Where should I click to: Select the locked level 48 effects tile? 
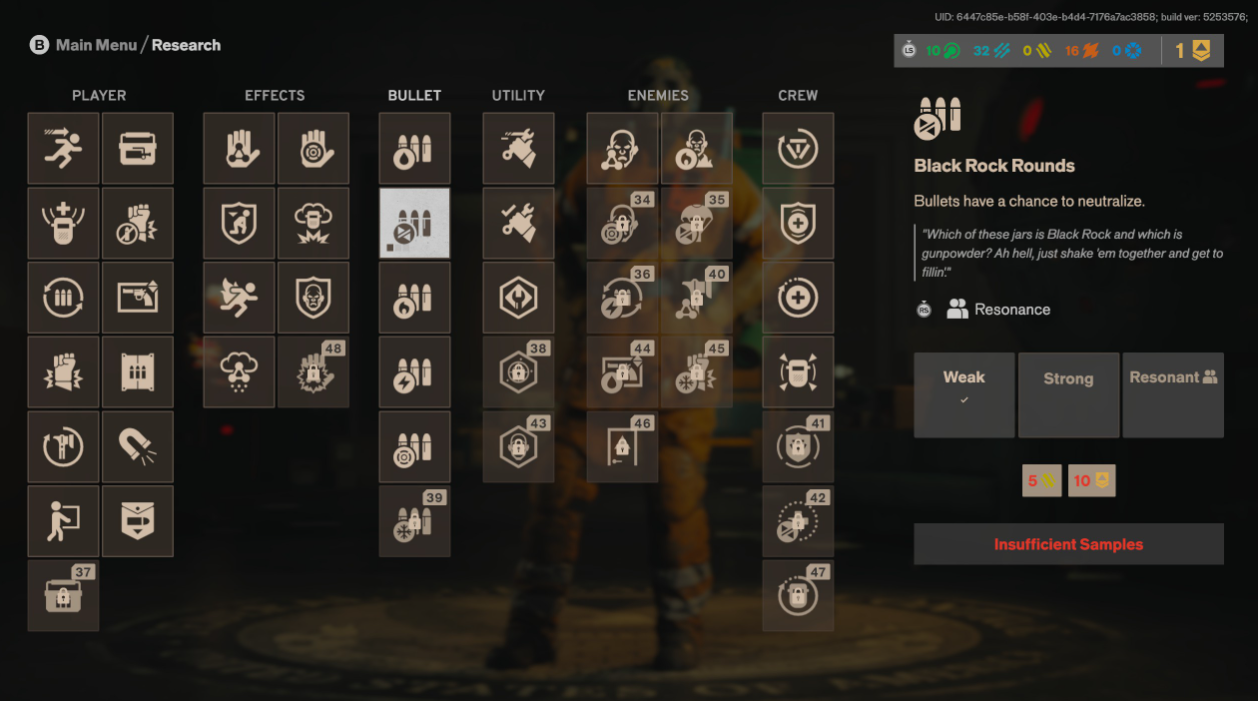click(x=313, y=372)
